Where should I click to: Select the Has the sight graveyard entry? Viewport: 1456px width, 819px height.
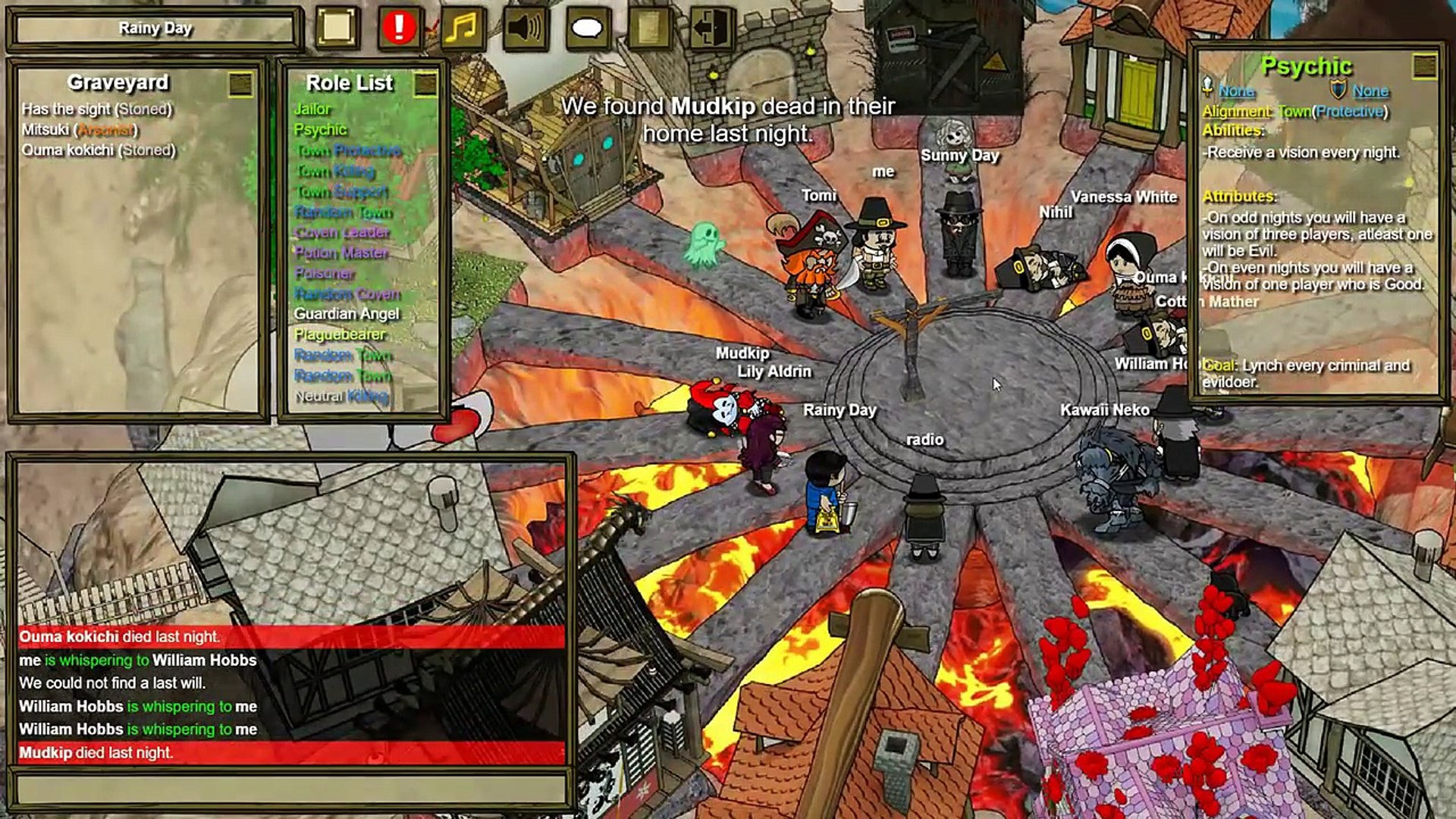coord(97,109)
